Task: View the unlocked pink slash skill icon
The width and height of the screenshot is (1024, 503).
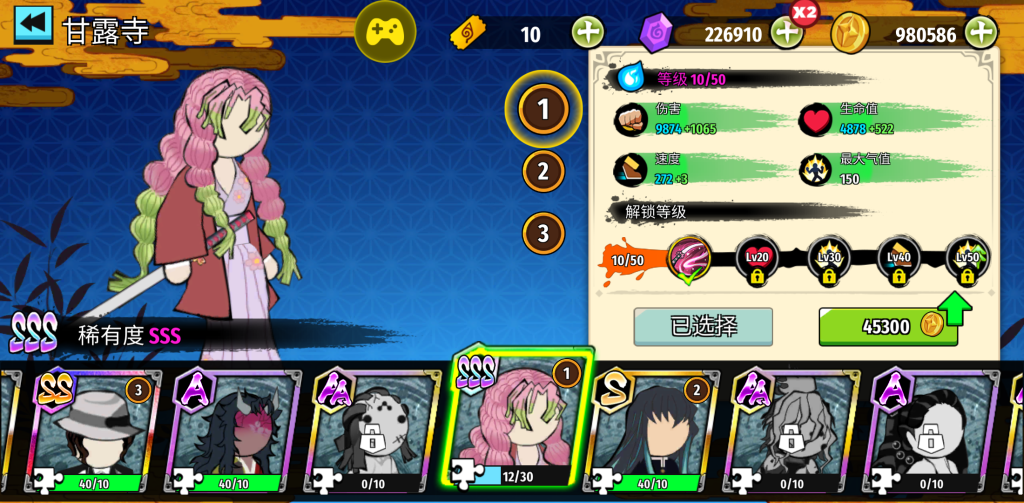Action: pyautogui.click(x=689, y=259)
